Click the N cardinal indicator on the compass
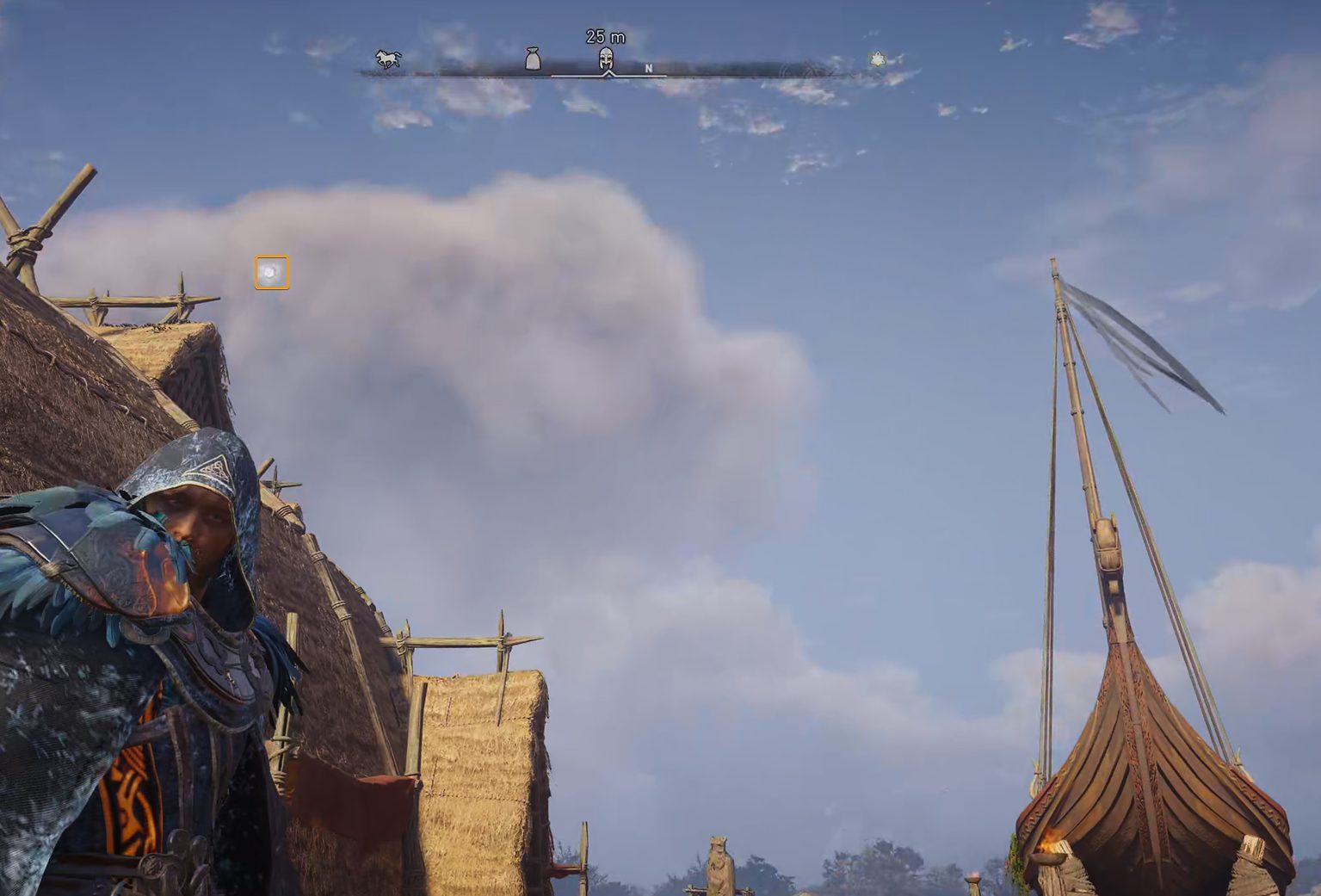Viewport: 1321px width, 896px height. click(648, 69)
